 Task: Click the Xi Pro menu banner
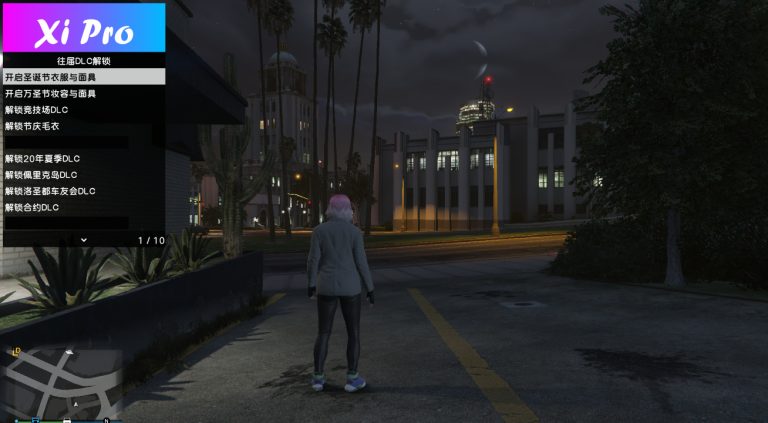coord(84,31)
